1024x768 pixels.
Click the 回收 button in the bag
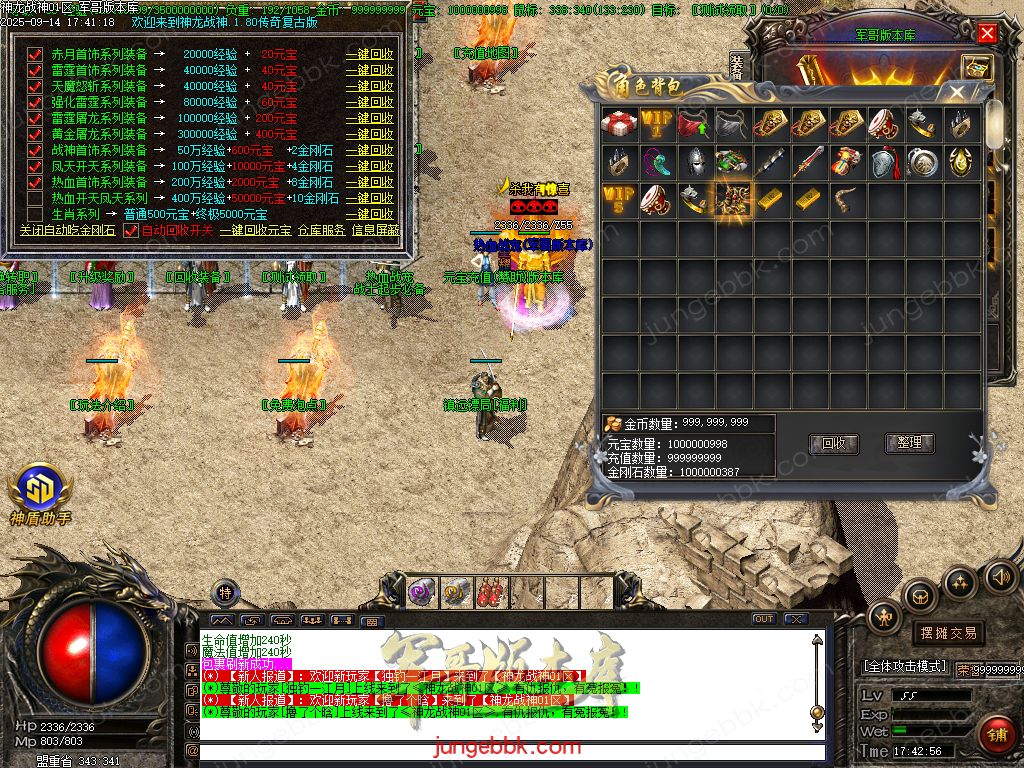pos(833,443)
